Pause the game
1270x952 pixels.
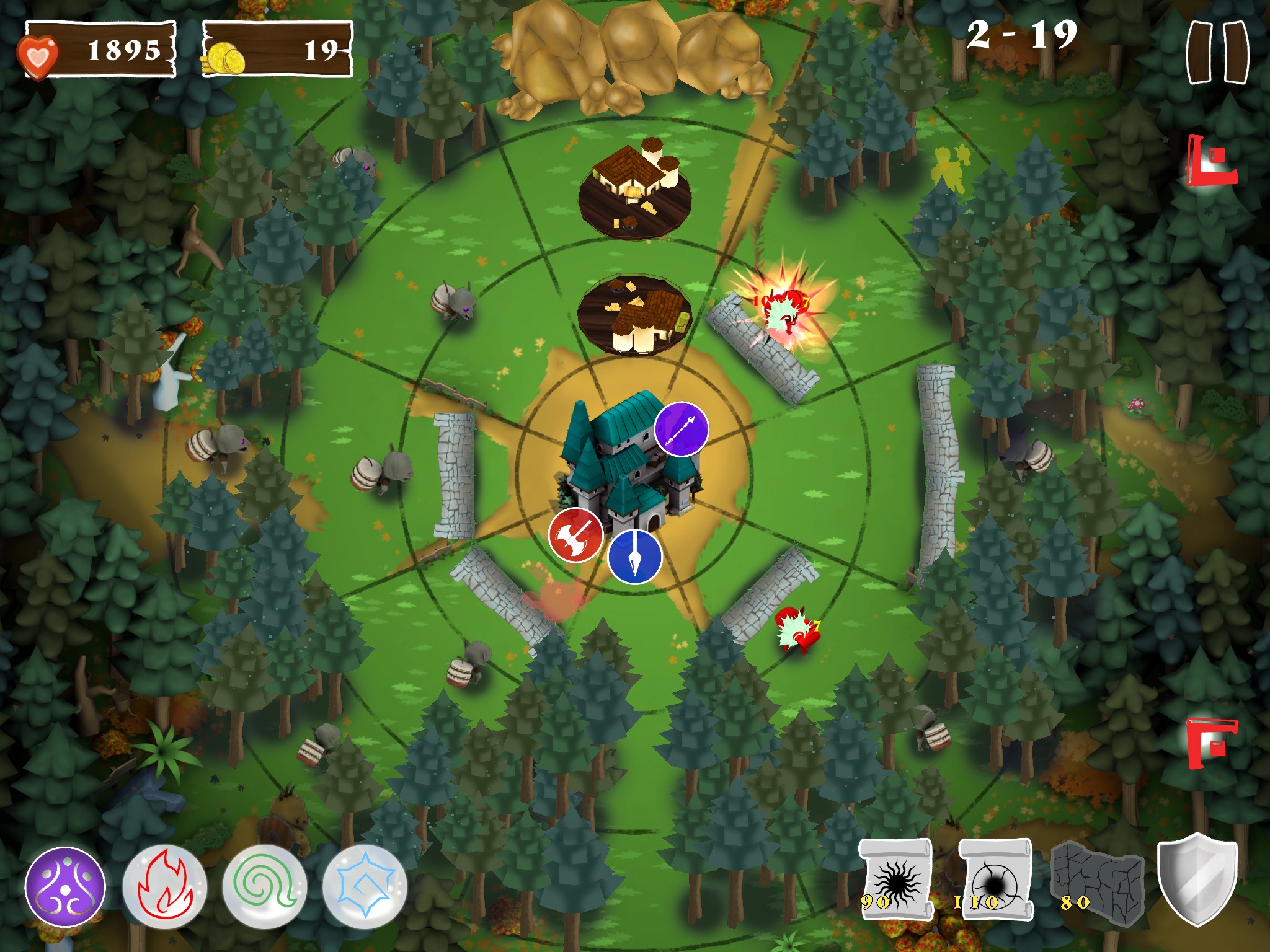coord(1217,52)
